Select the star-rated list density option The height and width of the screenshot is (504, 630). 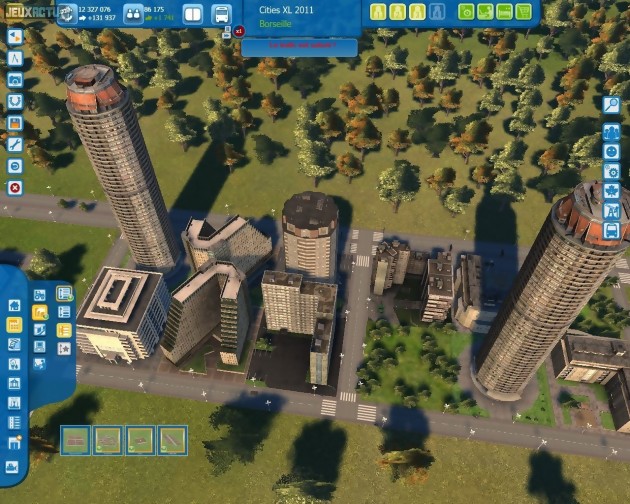pos(64,348)
